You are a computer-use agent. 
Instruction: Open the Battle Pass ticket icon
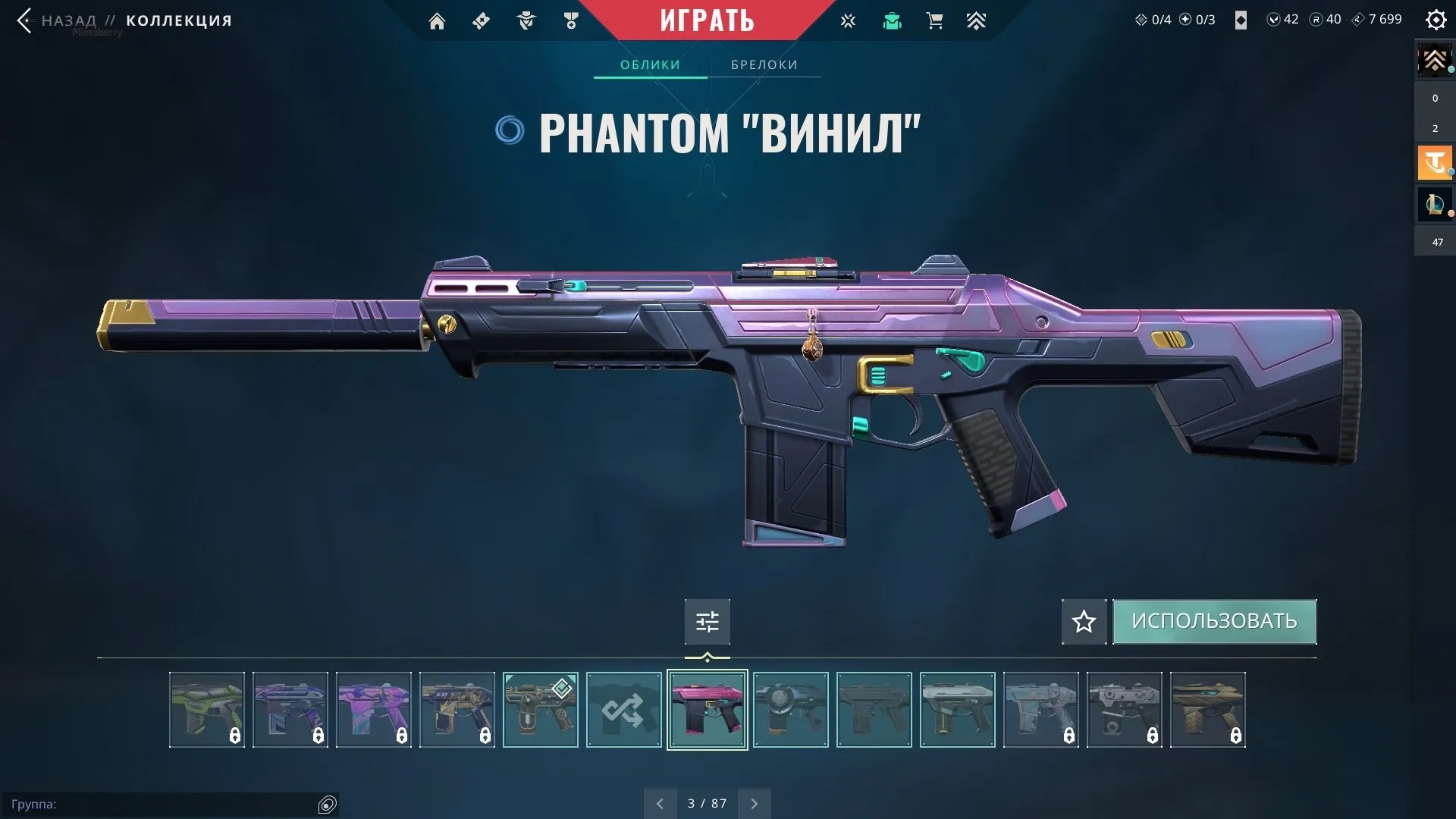481,20
